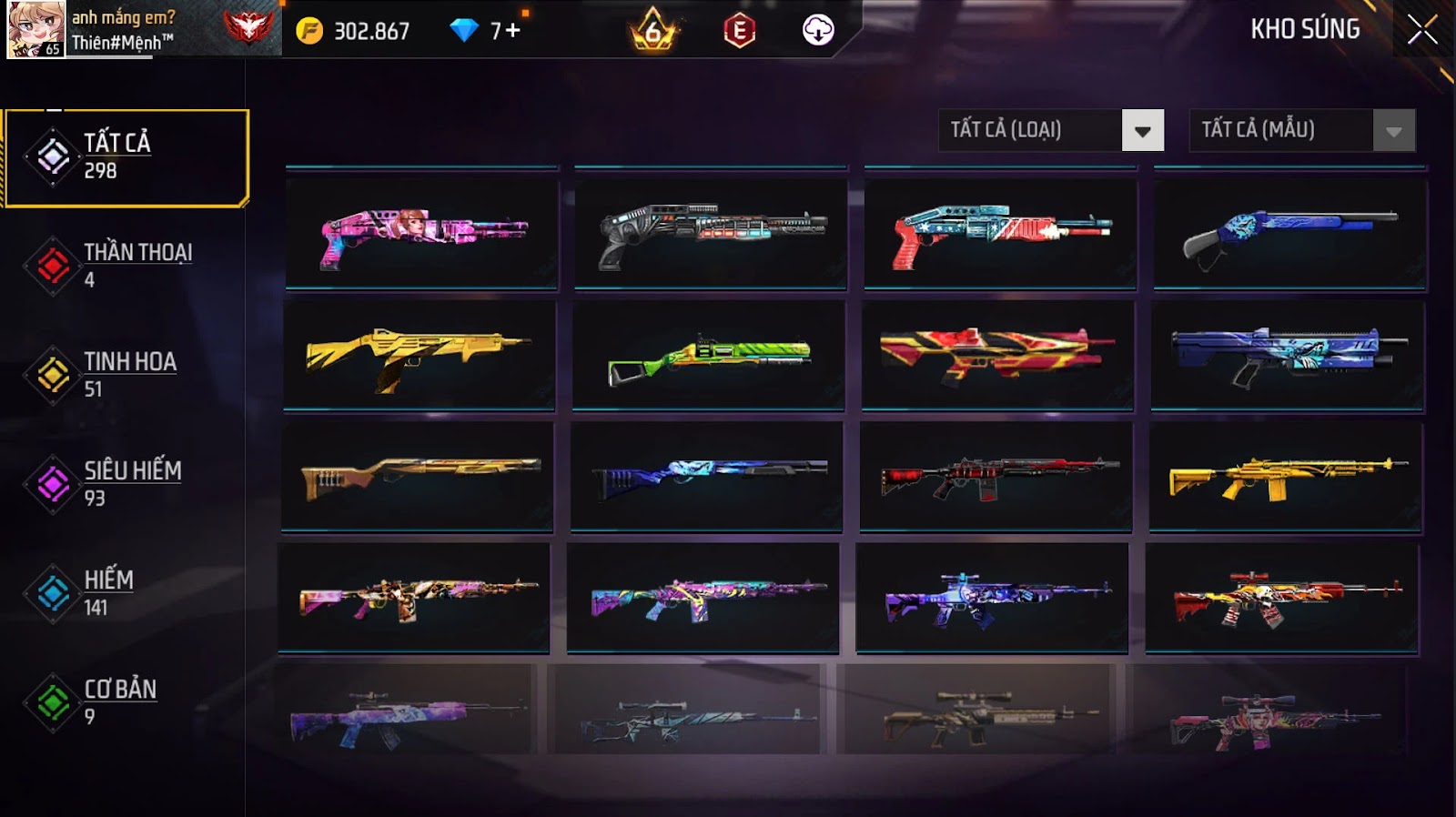Click the plus button beside diamonds
1456x817 pixels.
(512, 31)
